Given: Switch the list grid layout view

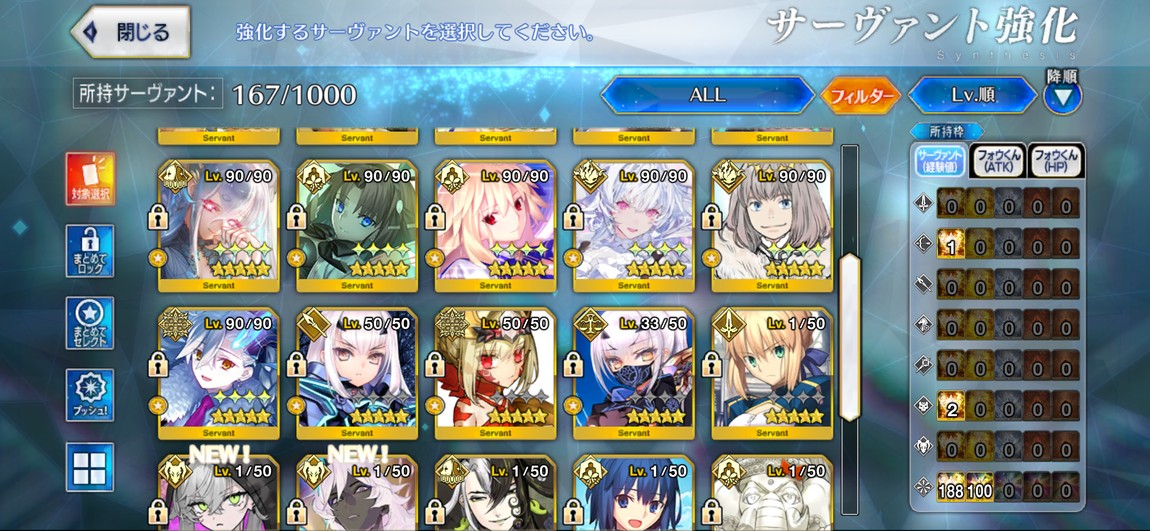Looking at the screenshot, I should tap(90, 466).
